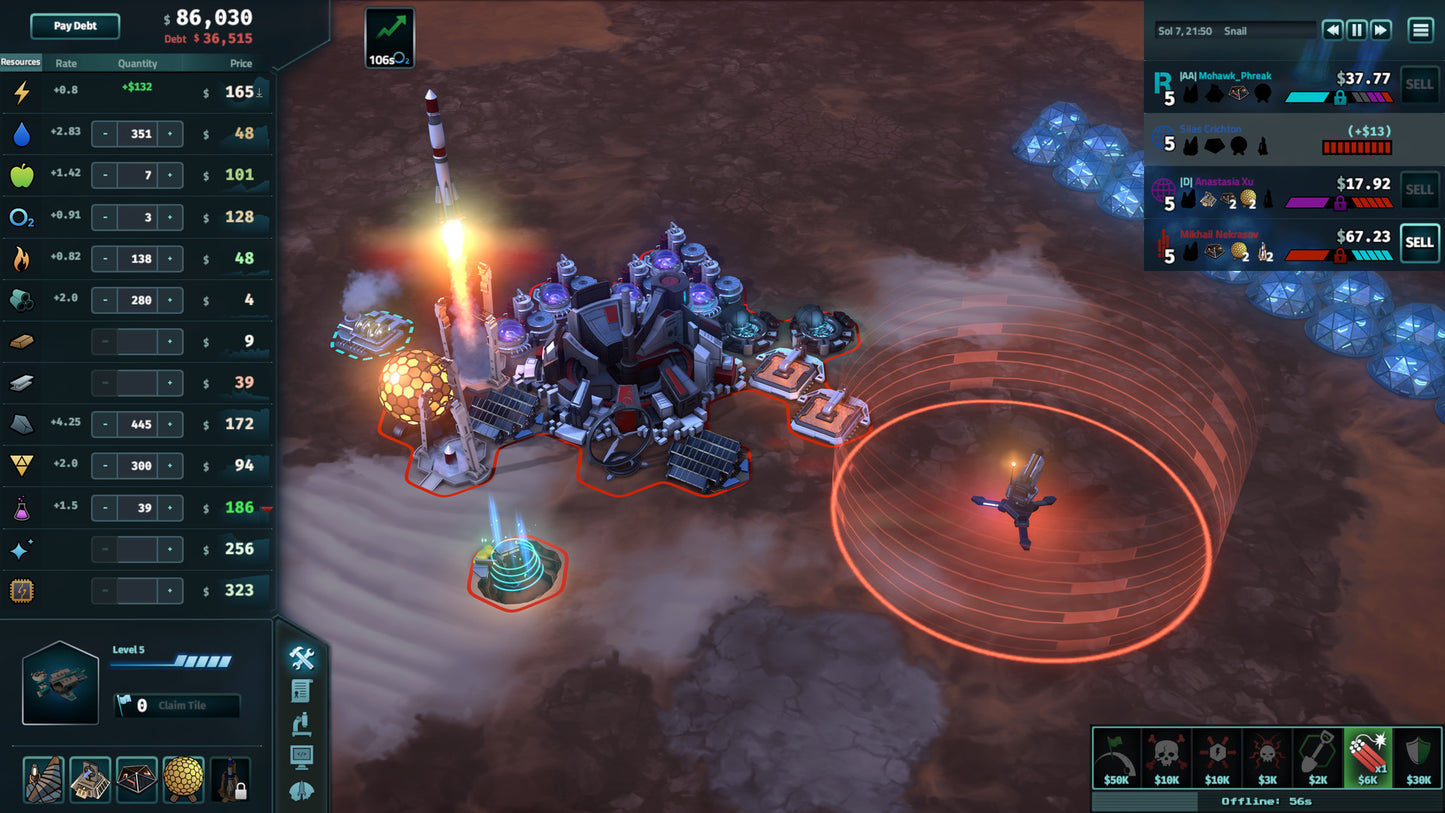Select the construction hammer tool
Image resolution: width=1445 pixels, height=813 pixels.
(x=300, y=660)
